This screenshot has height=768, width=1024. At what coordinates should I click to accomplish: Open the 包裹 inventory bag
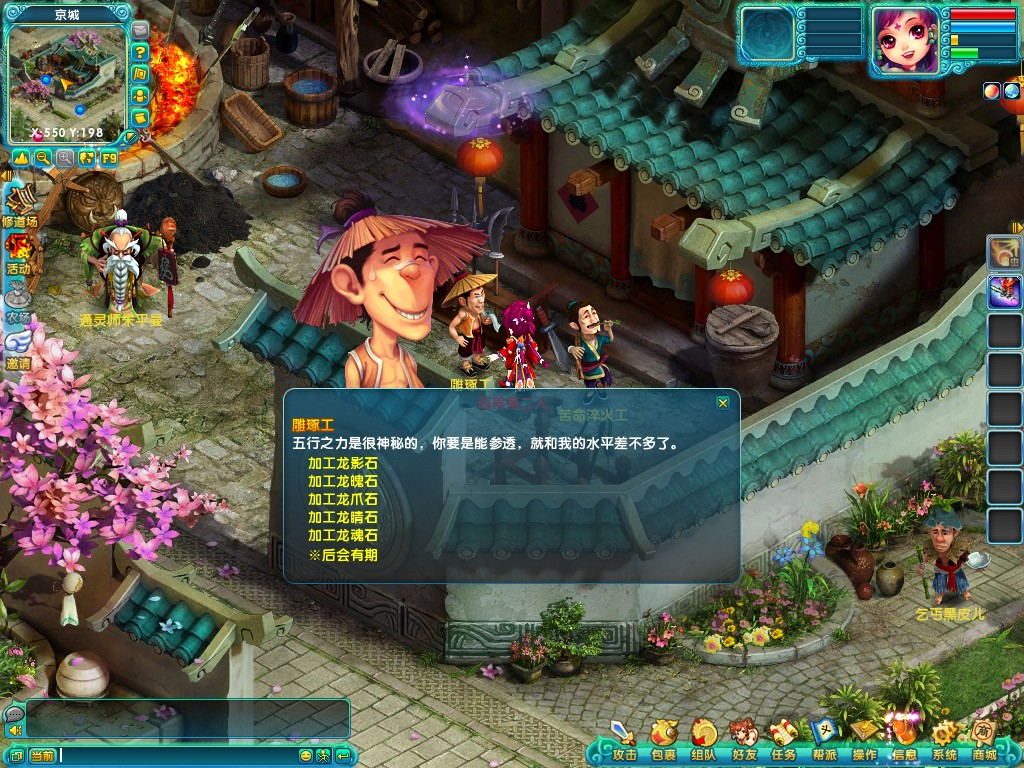coord(664,740)
